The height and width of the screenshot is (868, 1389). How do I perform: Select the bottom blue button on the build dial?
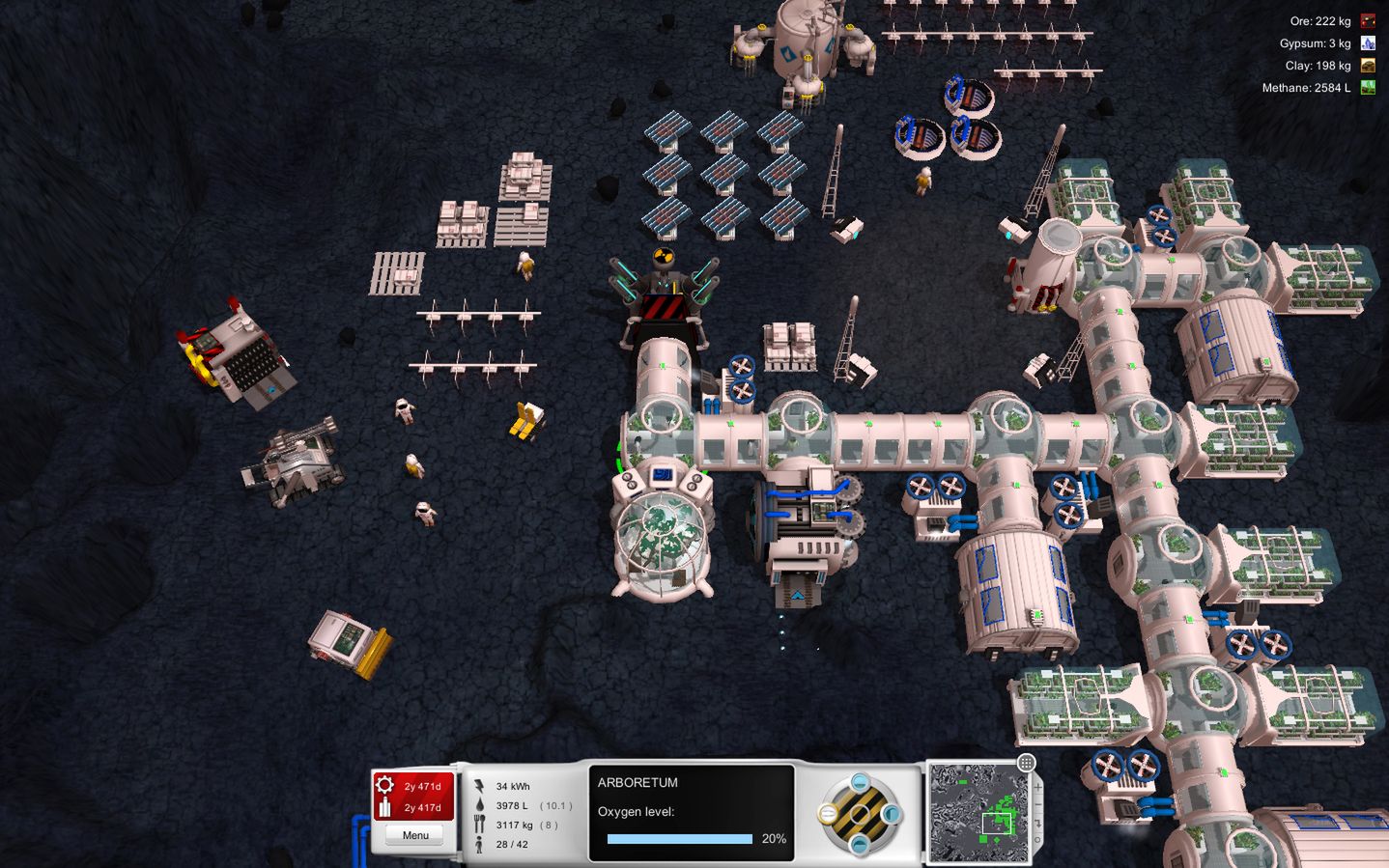tap(859, 846)
